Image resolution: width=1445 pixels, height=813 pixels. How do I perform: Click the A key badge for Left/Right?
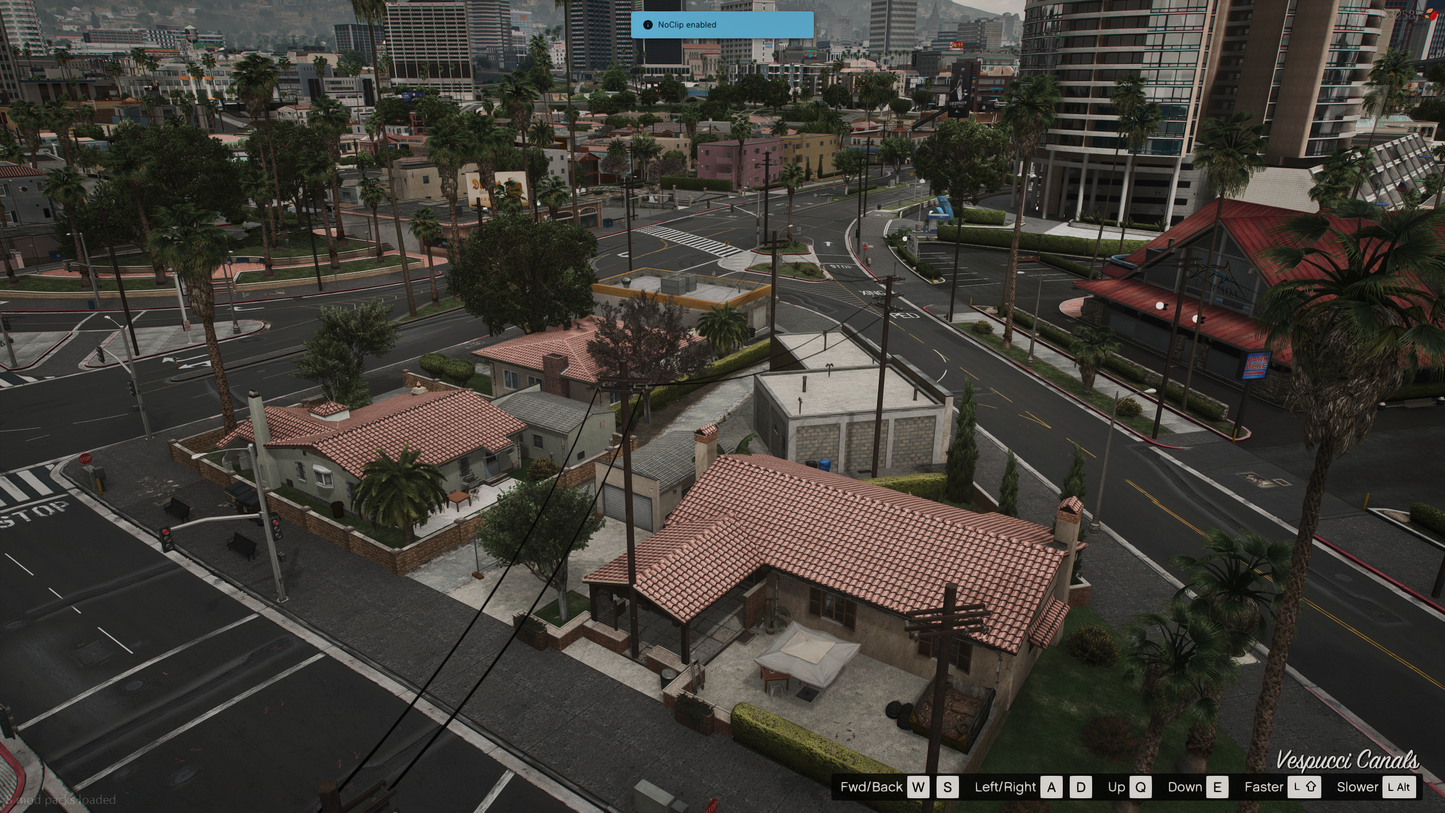click(1051, 787)
